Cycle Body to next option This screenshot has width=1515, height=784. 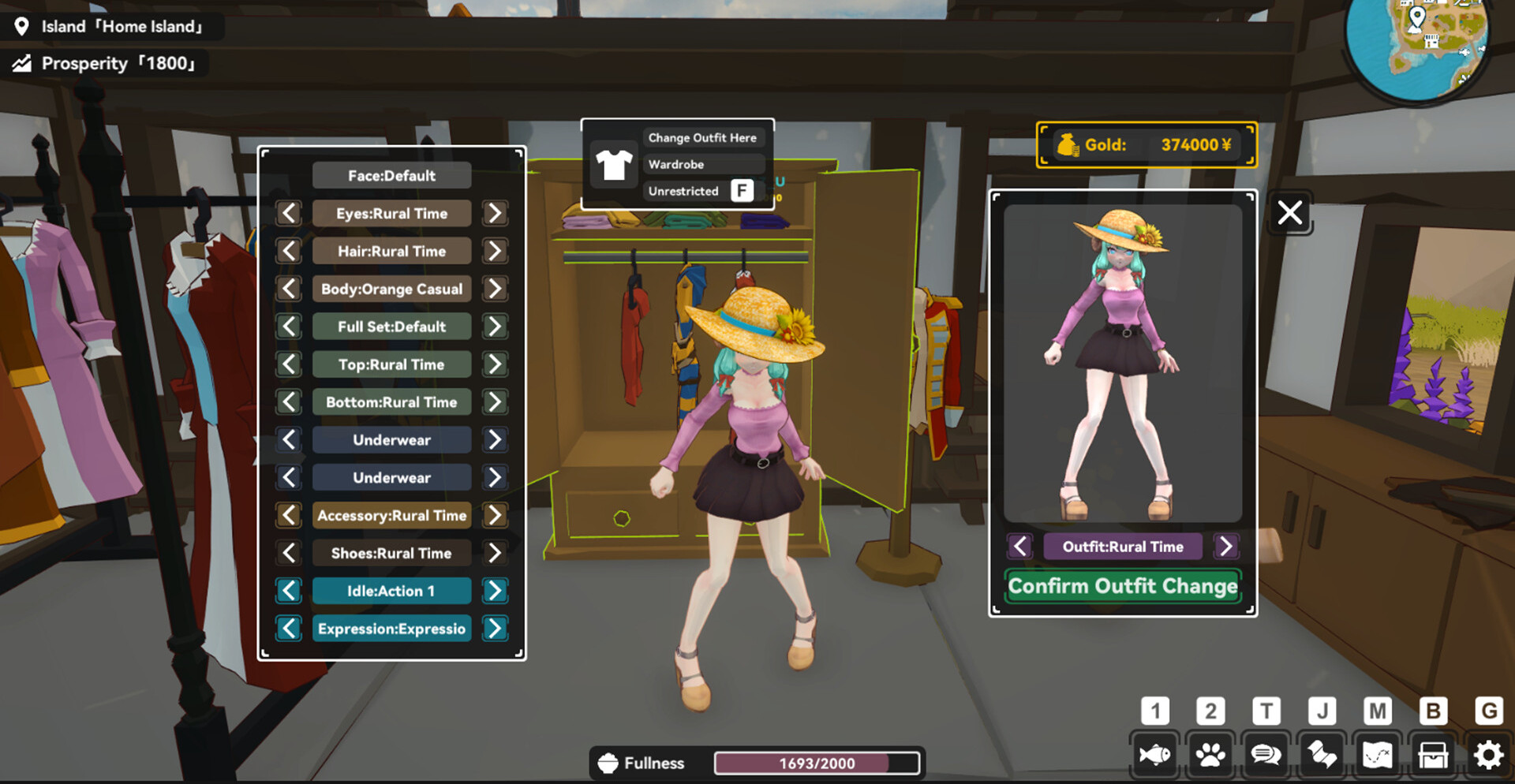[x=495, y=289]
